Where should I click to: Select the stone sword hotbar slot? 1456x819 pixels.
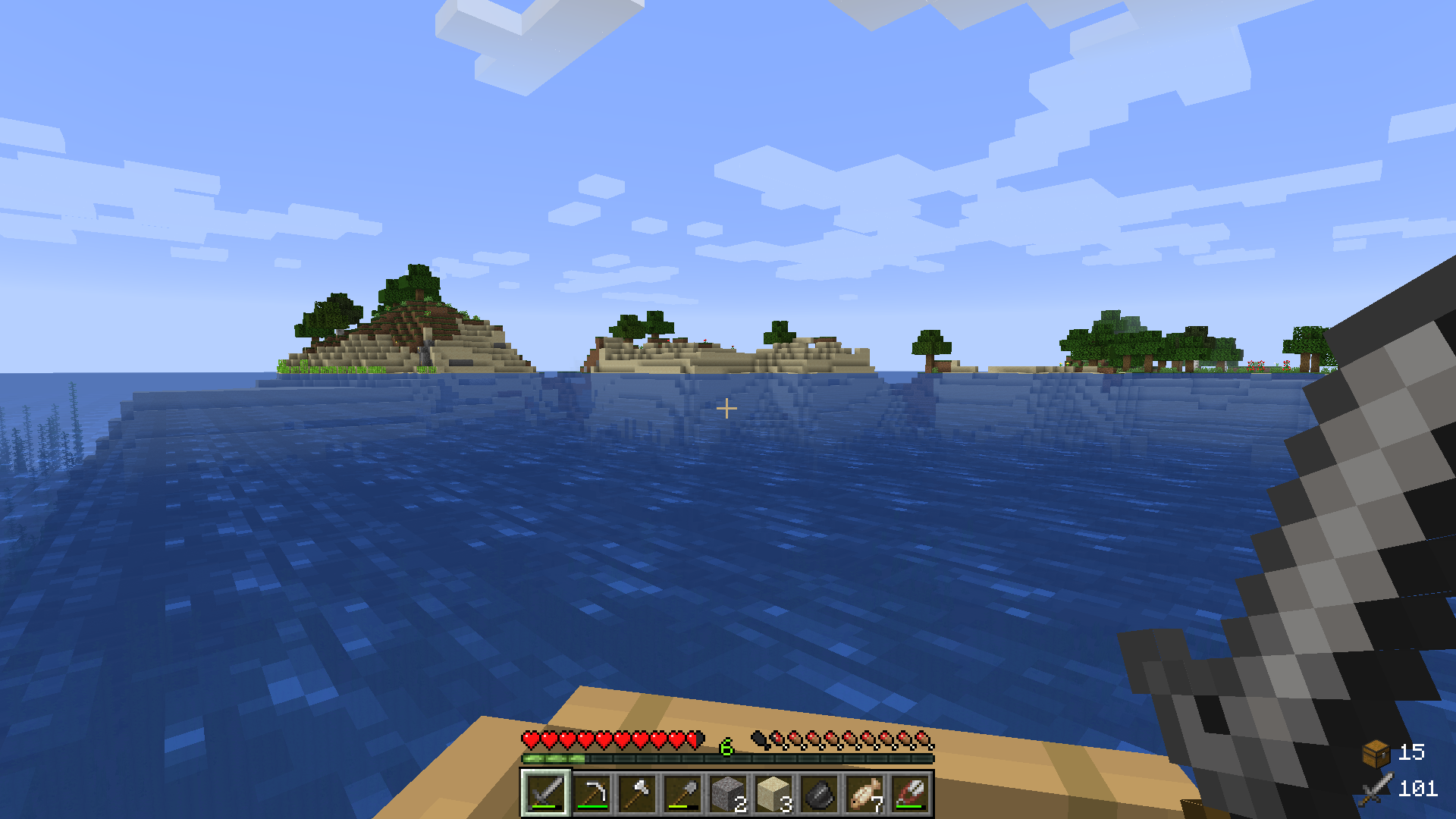(x=545, y=793)
